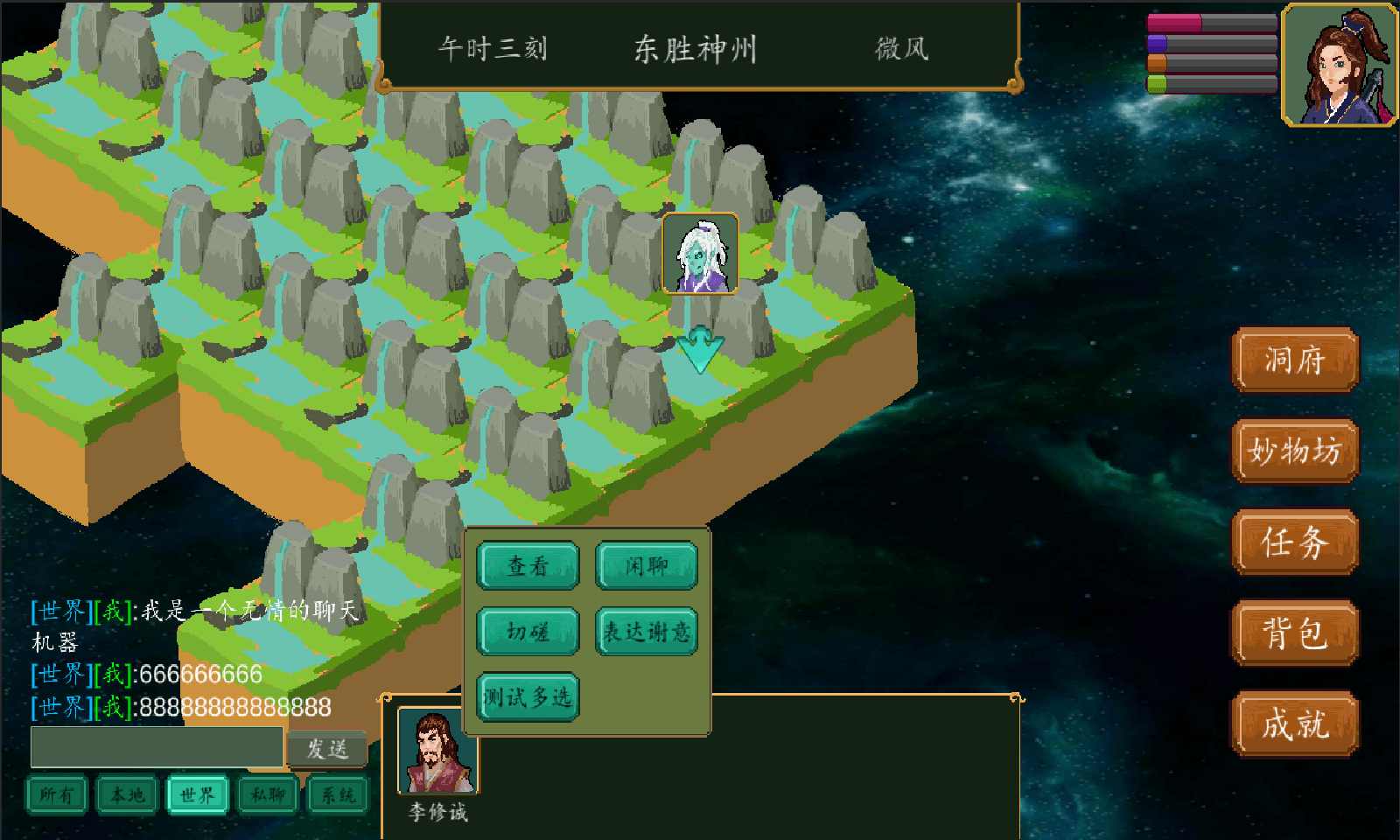This screenshot has width=1400, height=840.
Task: Open the 洞府 panel
Action: 1294,360
